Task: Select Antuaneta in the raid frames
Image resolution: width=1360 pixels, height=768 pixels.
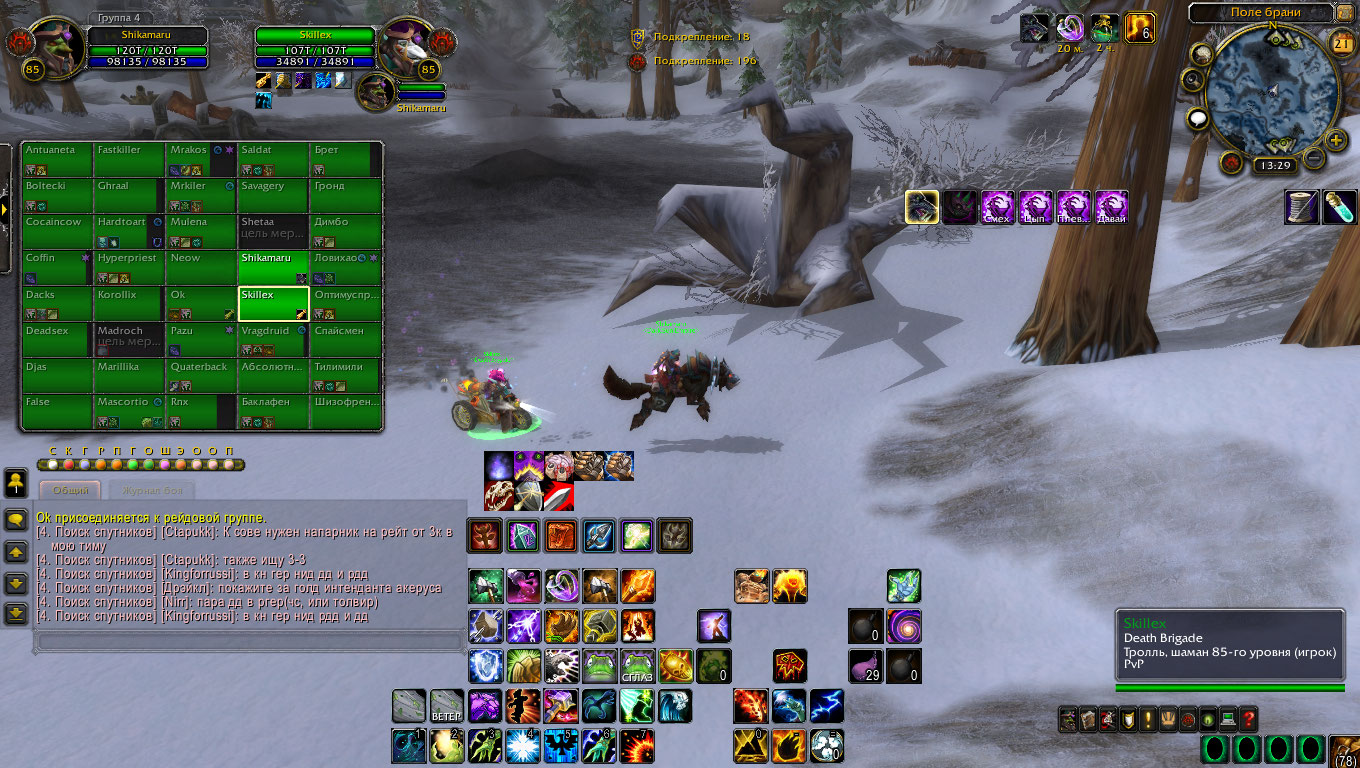Action: coord(58,158)
